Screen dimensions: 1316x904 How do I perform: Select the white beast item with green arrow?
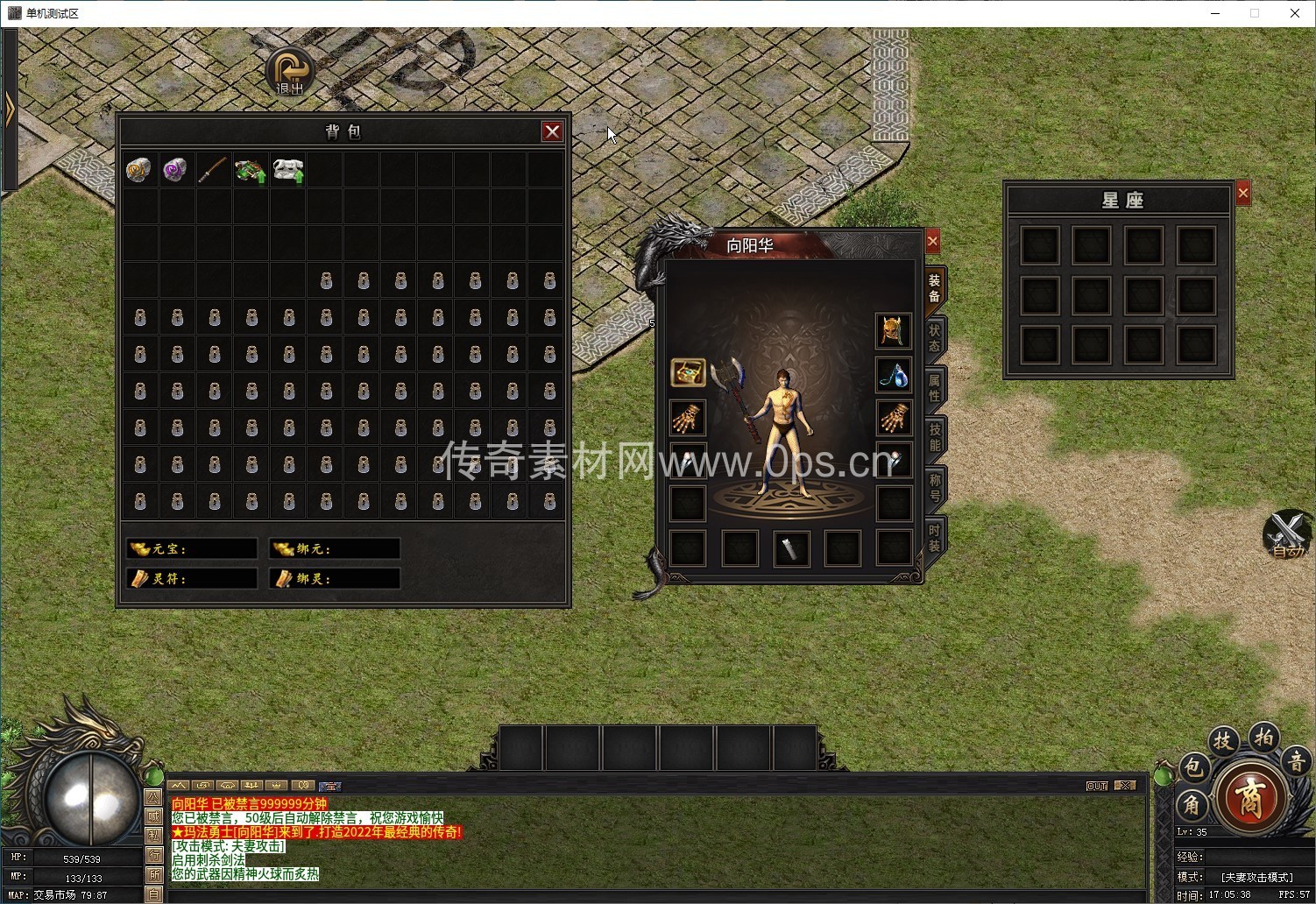click(288, 170)
